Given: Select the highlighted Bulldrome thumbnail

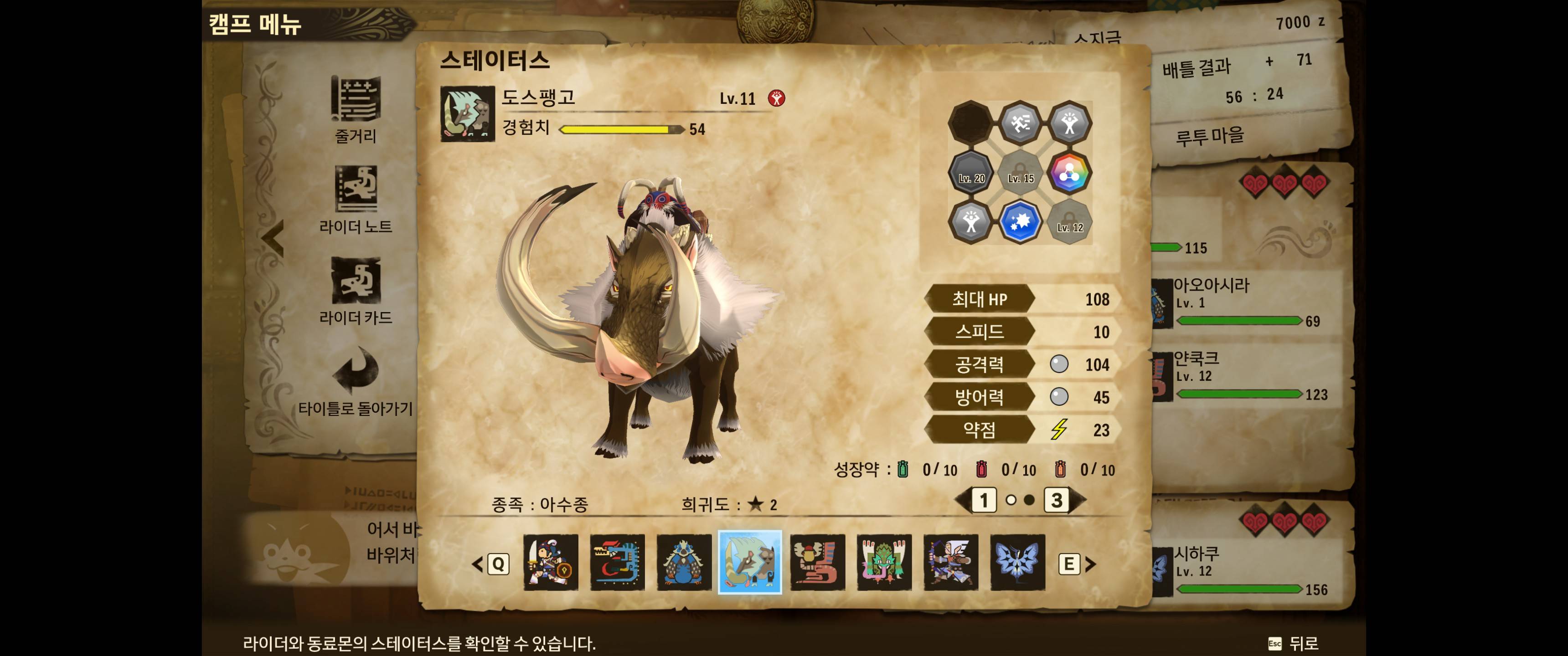Looking at the screenshot, I should [750, 562].
